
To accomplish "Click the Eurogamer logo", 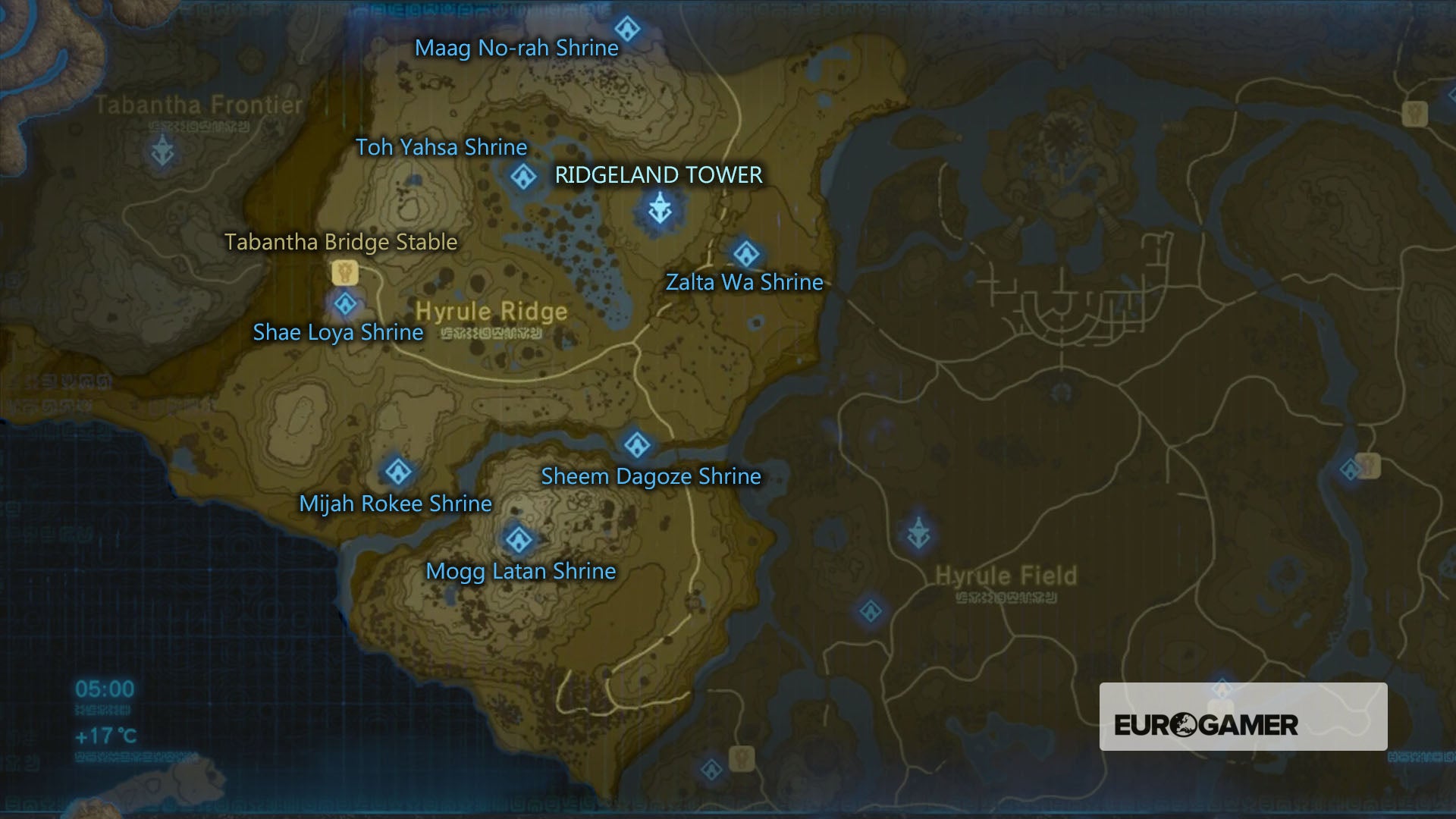I will tap(1205, 724).
